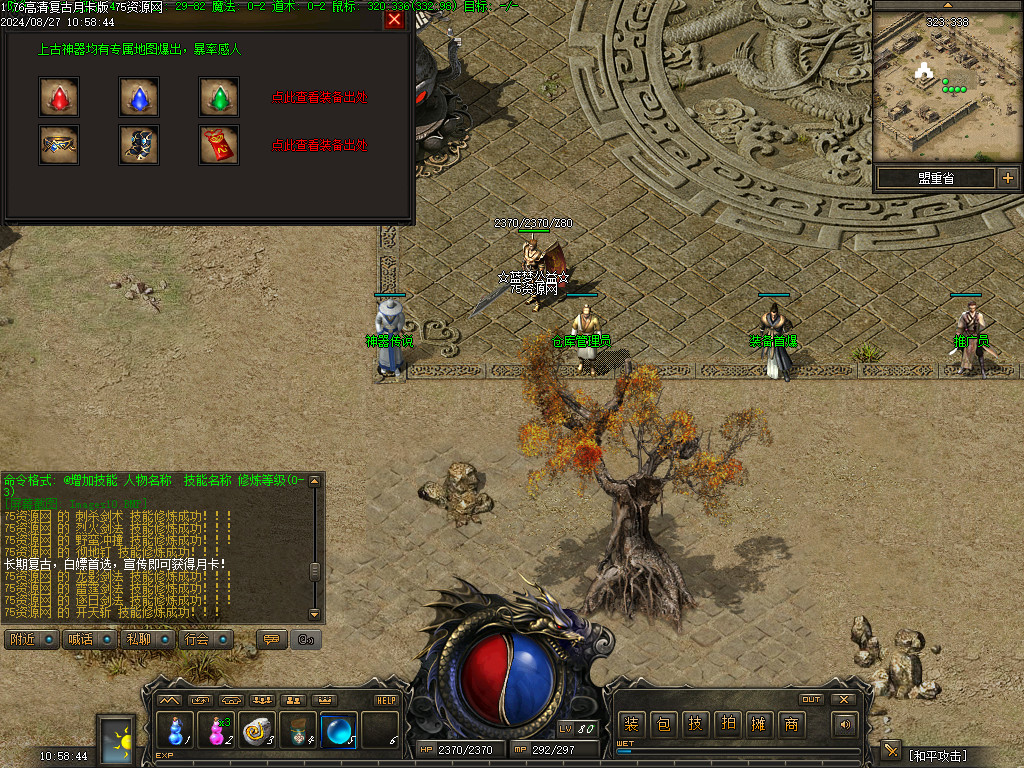Viewport: 1024px width, 768px height.
Task: Open the 包 (bag) inventory
Action: pyautogui.click(x=663, y=725)
